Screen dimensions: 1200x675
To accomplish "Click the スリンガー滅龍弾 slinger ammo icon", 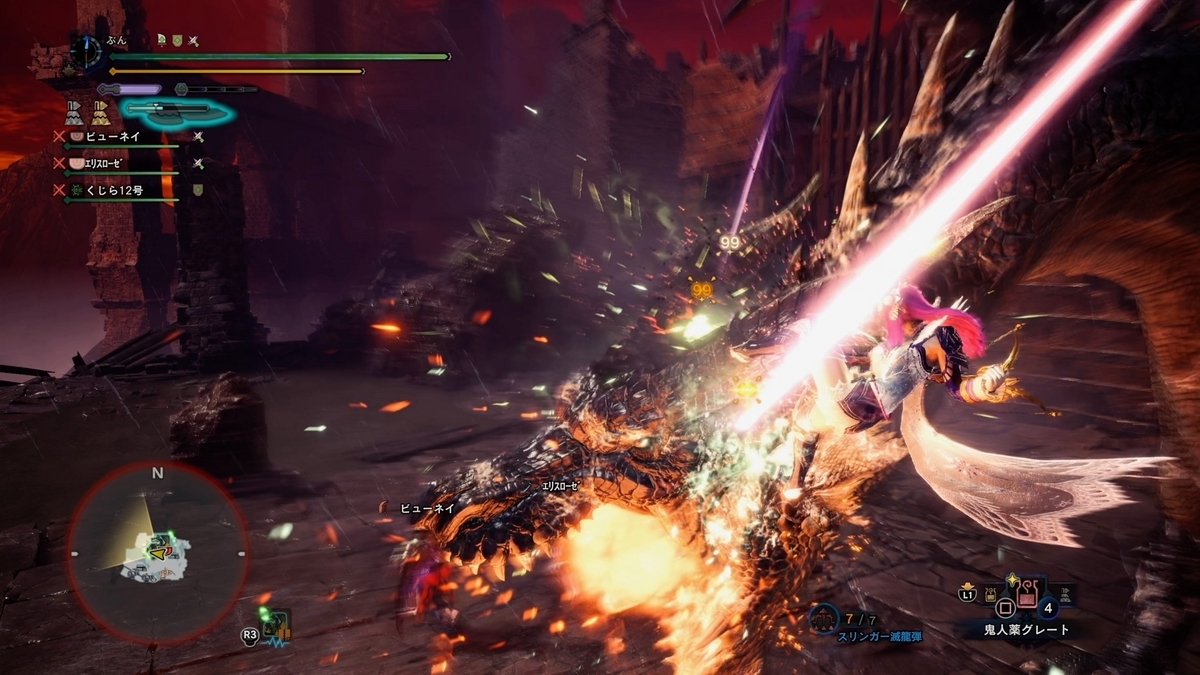I will click(x=823, y=620).
